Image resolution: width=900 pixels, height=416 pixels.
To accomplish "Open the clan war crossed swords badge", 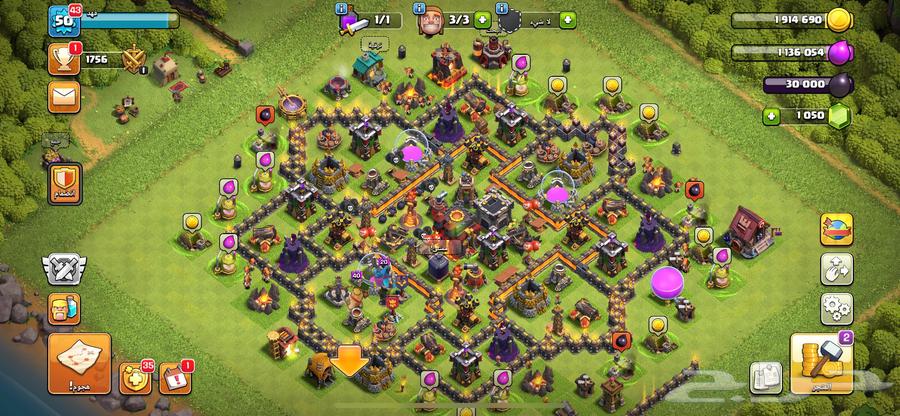I will pos(62,267).
